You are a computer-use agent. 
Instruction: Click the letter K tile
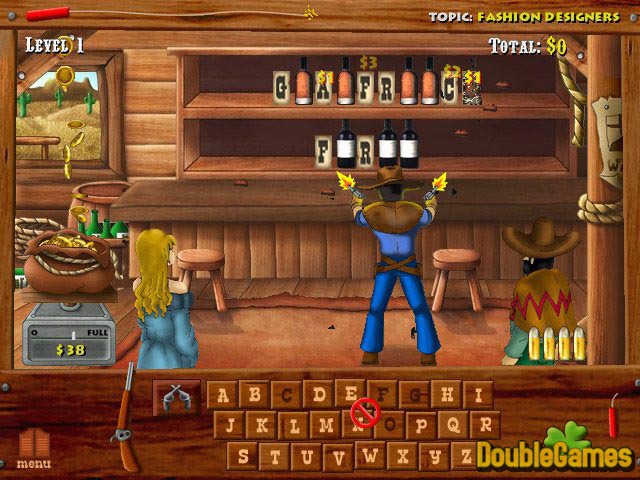pos(262,426)
